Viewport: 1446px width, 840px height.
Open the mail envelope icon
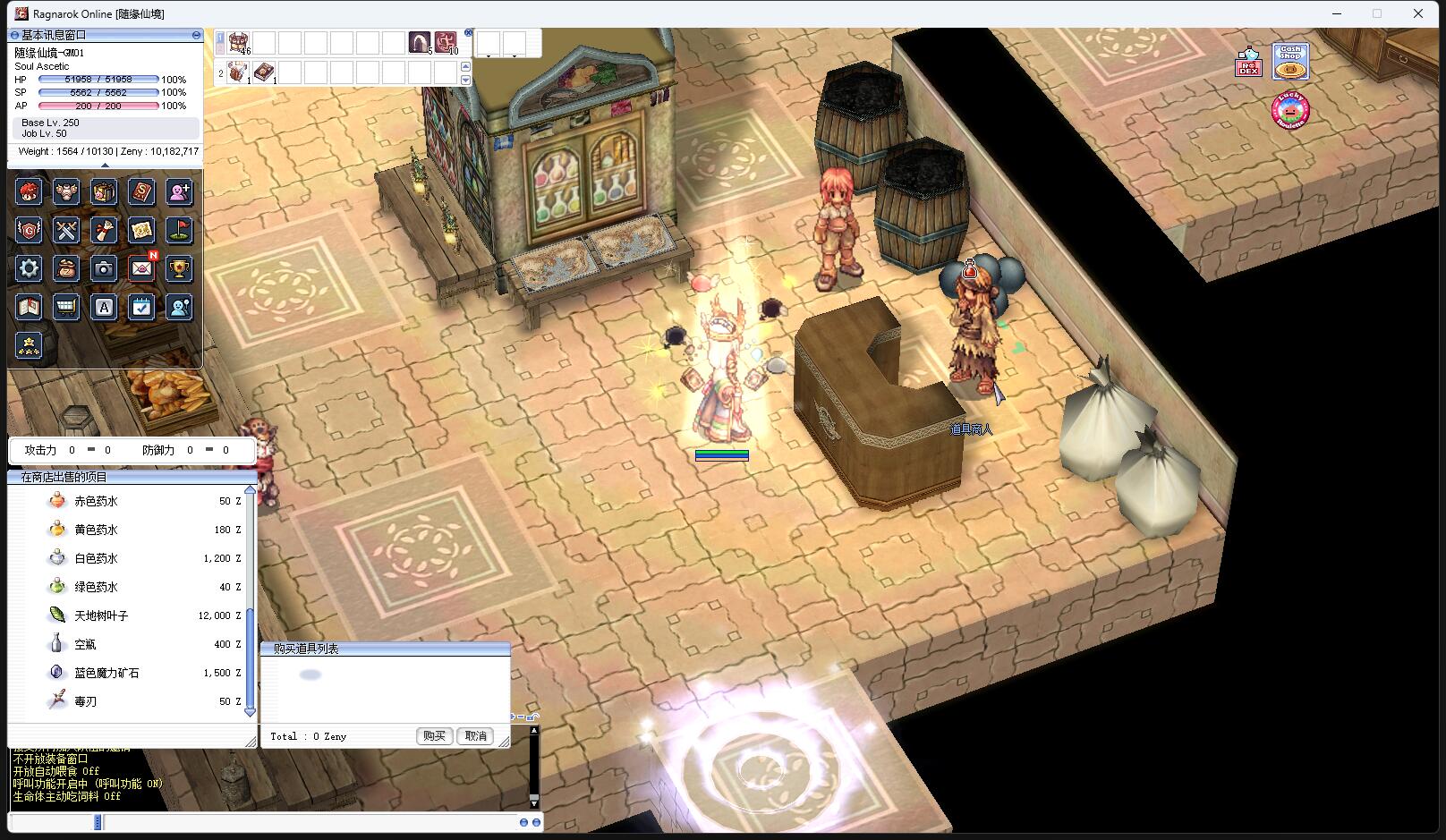coord(141,268)
